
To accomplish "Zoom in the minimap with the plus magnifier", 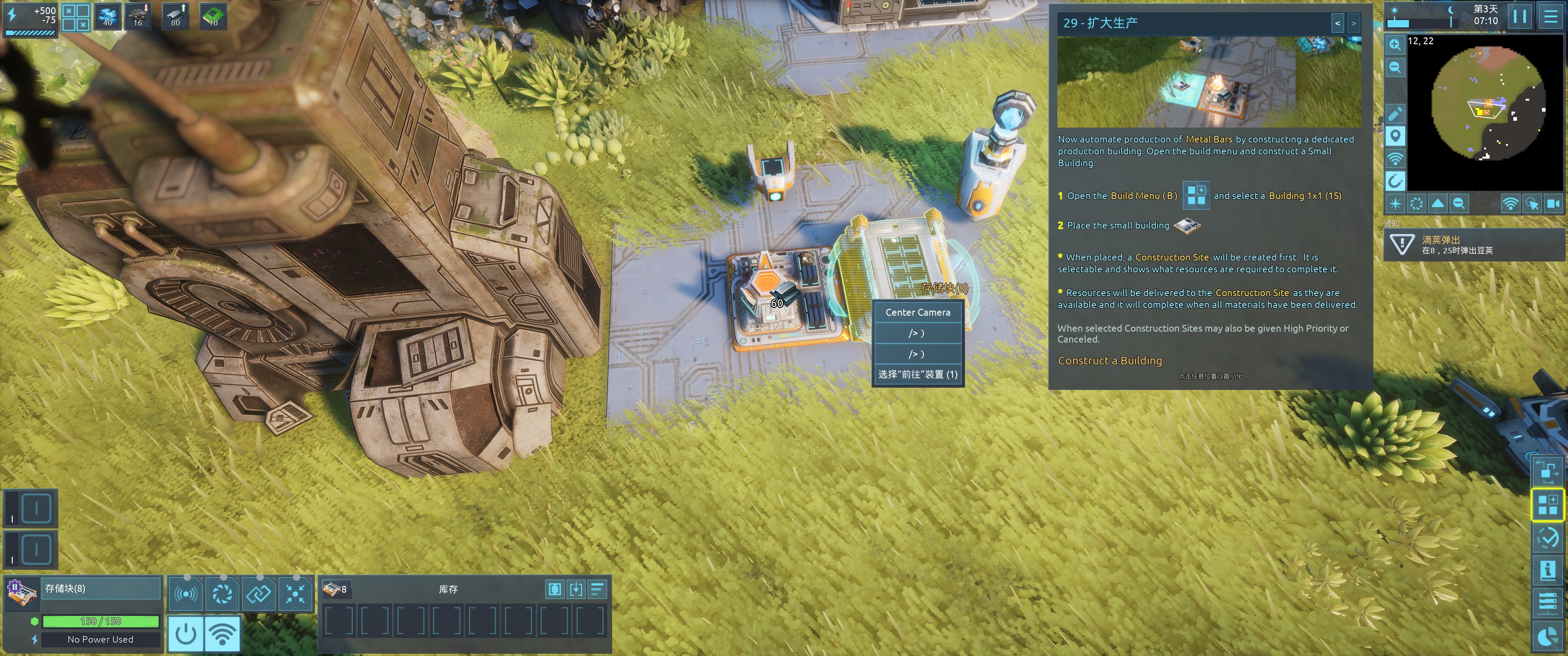I will click(1394, 45).
